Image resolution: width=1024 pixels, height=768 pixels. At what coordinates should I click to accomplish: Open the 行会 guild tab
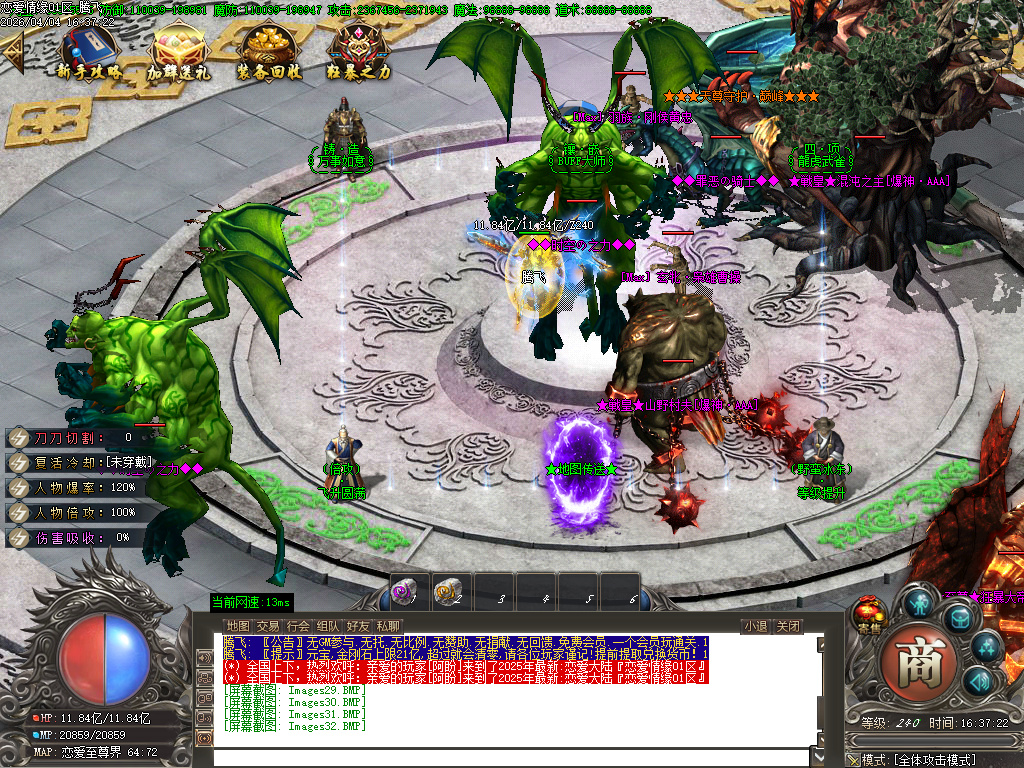click(x=298, y=627)
